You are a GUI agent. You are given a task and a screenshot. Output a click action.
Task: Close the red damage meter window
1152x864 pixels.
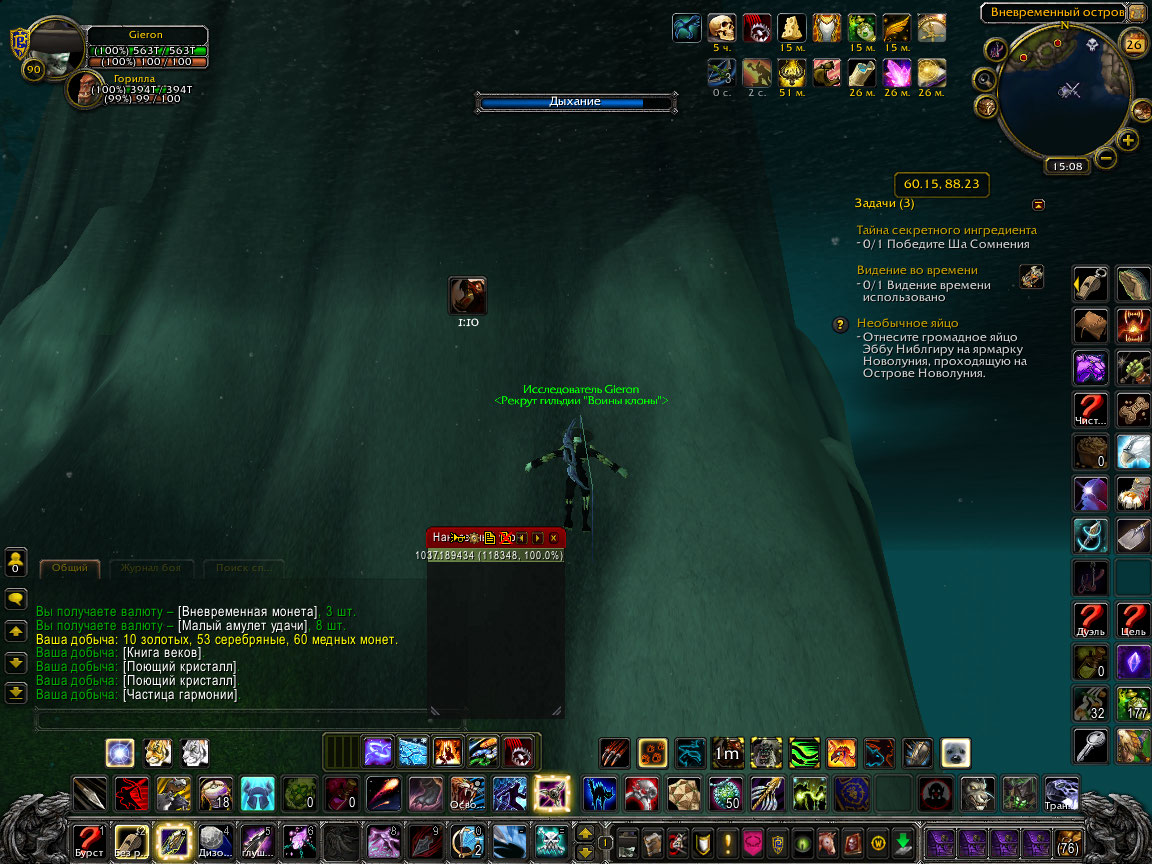pos(553,538)
